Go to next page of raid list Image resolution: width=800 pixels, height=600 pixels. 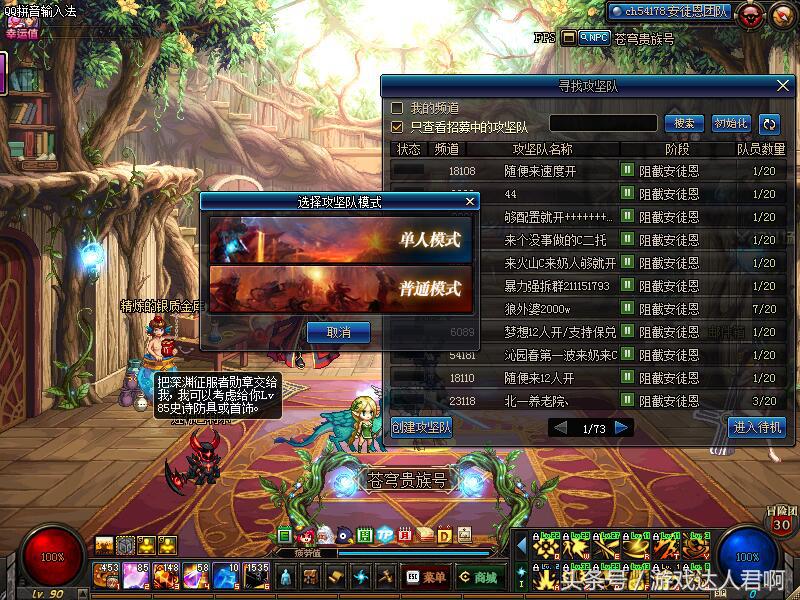coord(622,428)
